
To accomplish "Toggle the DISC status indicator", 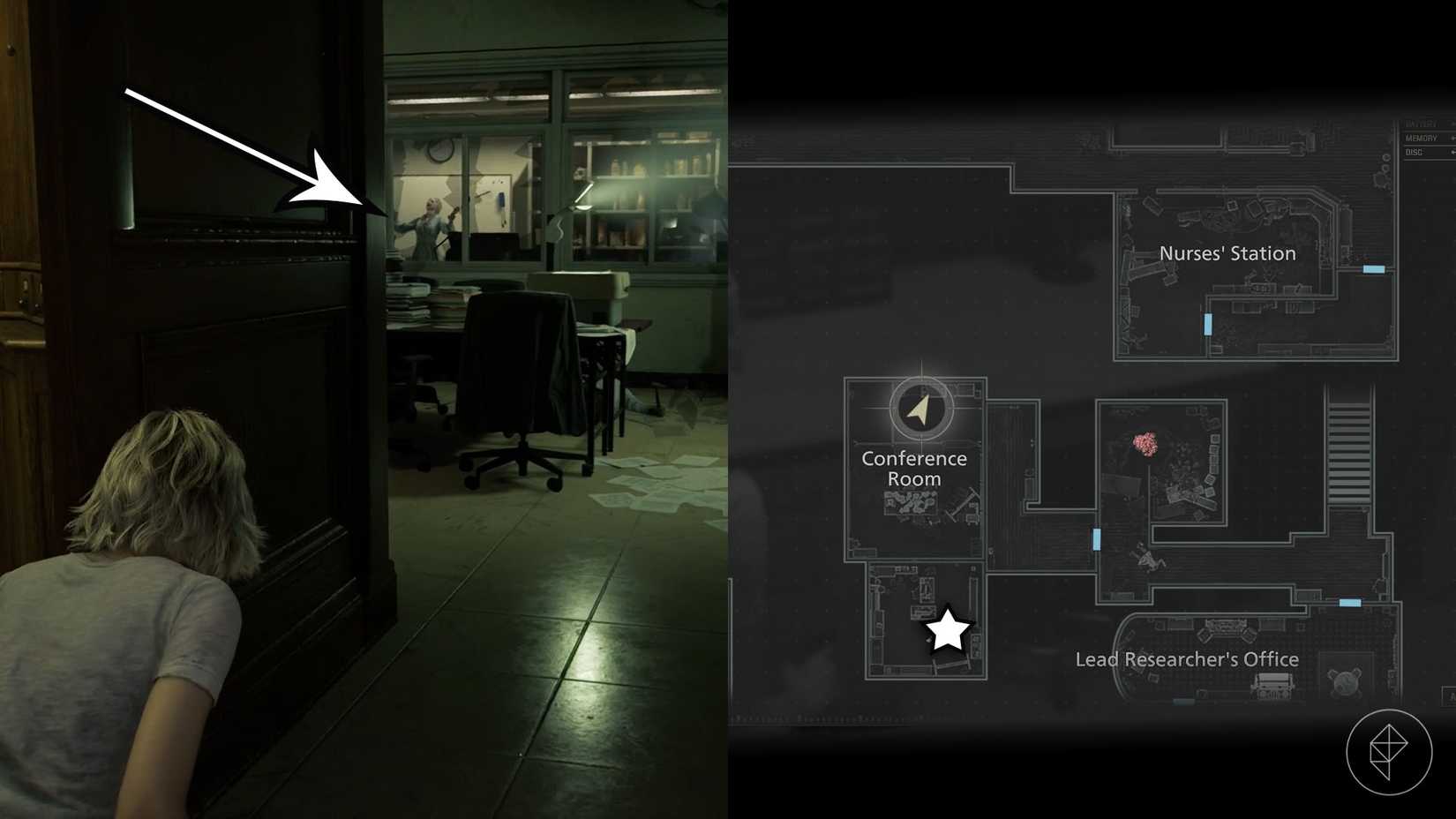I will (1418, 152).
